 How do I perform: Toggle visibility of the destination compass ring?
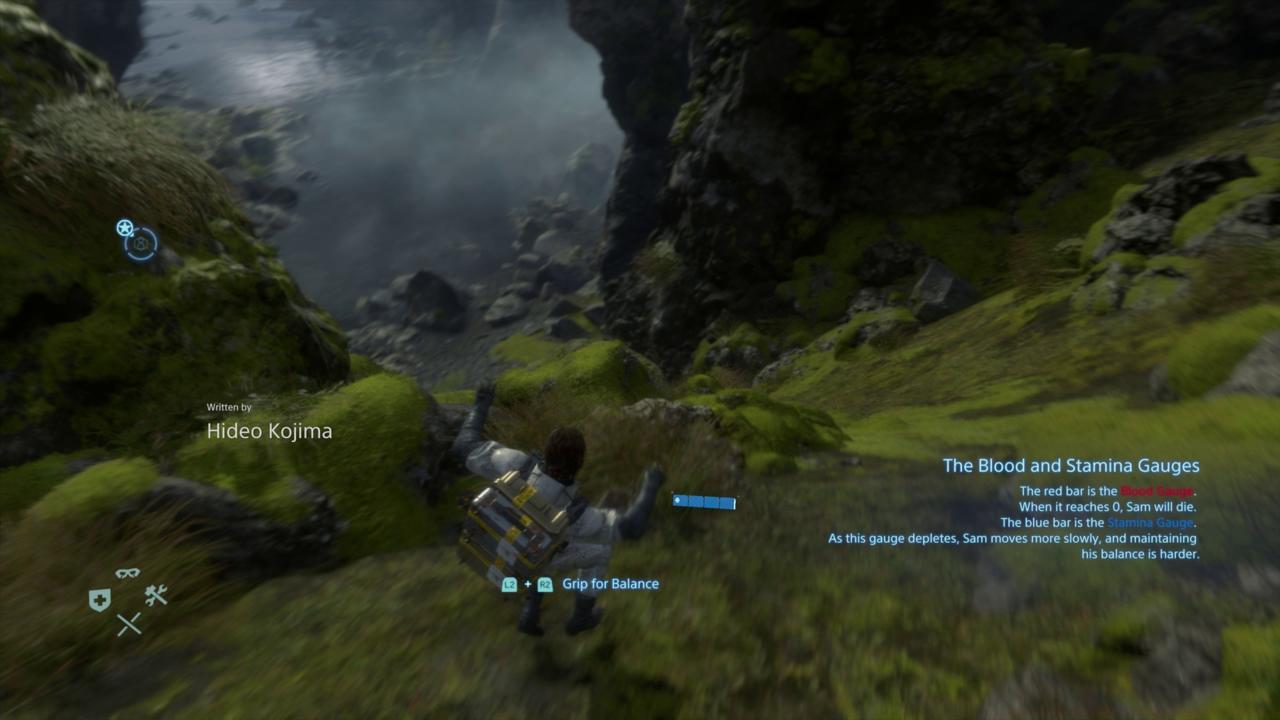pyautogui.click(x=141, y=245)
